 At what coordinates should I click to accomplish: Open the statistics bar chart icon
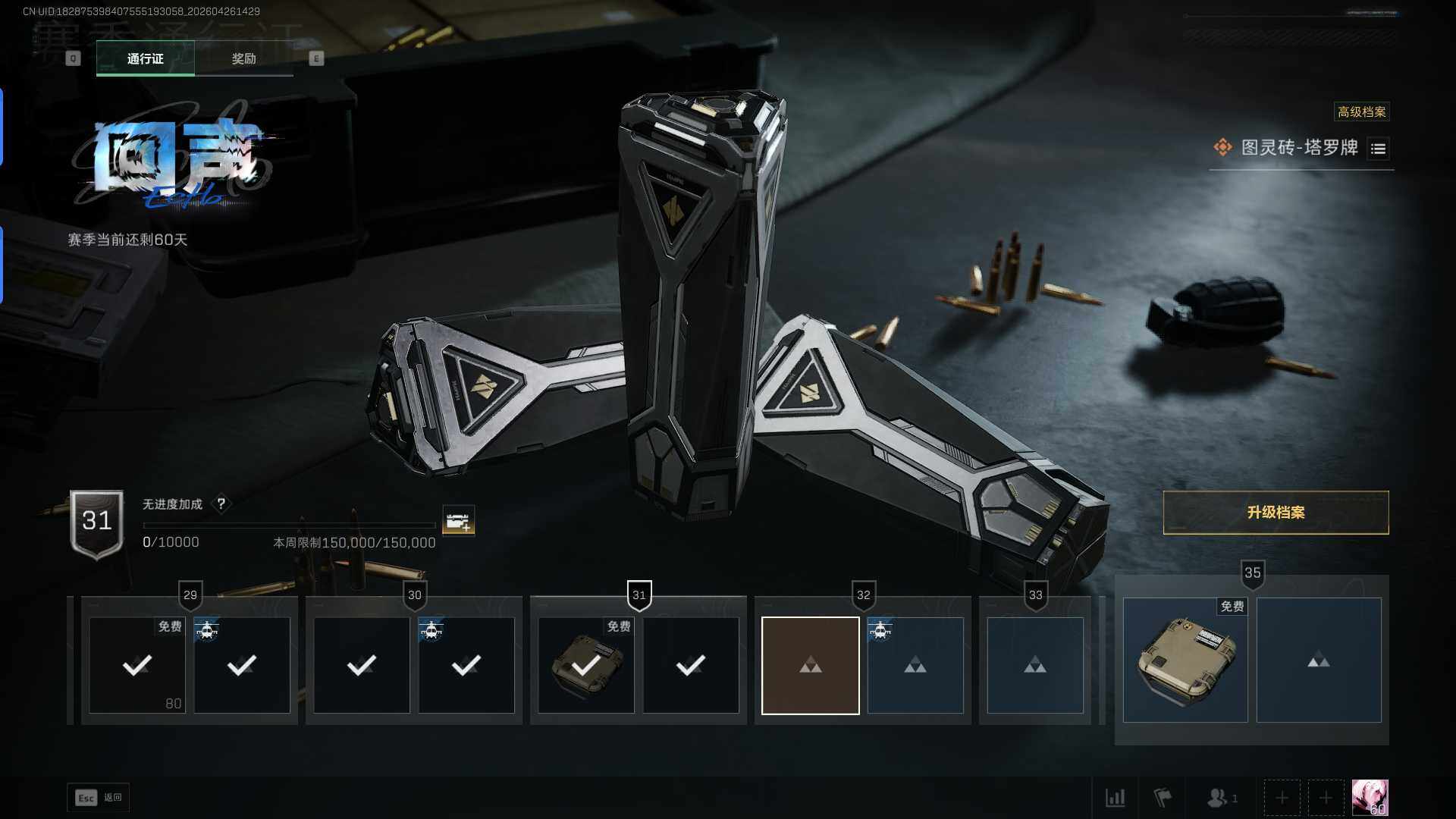pos(1115,798)
